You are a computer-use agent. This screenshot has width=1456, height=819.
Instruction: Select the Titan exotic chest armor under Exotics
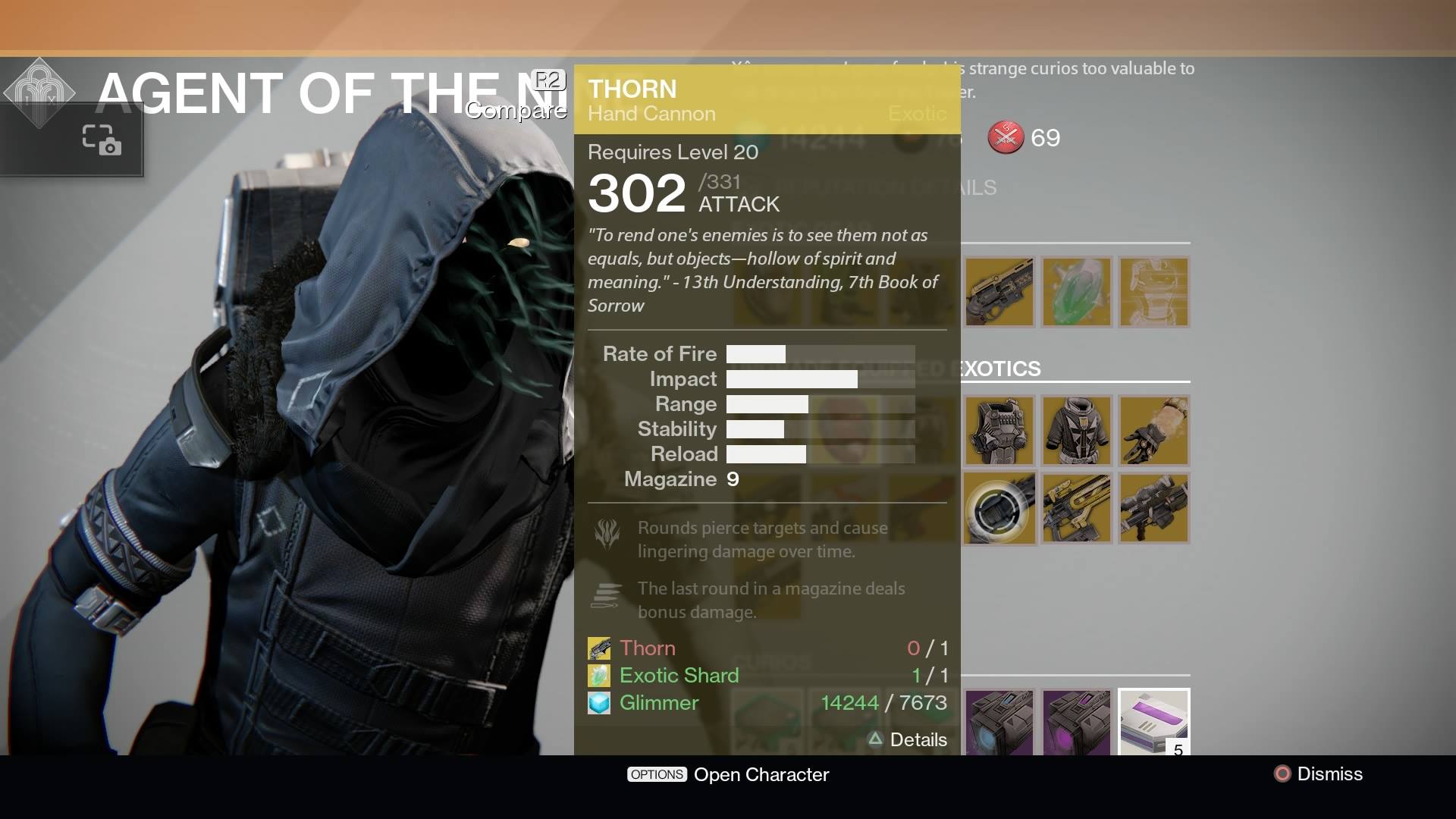pyautogui.click(x=999, y=431)
